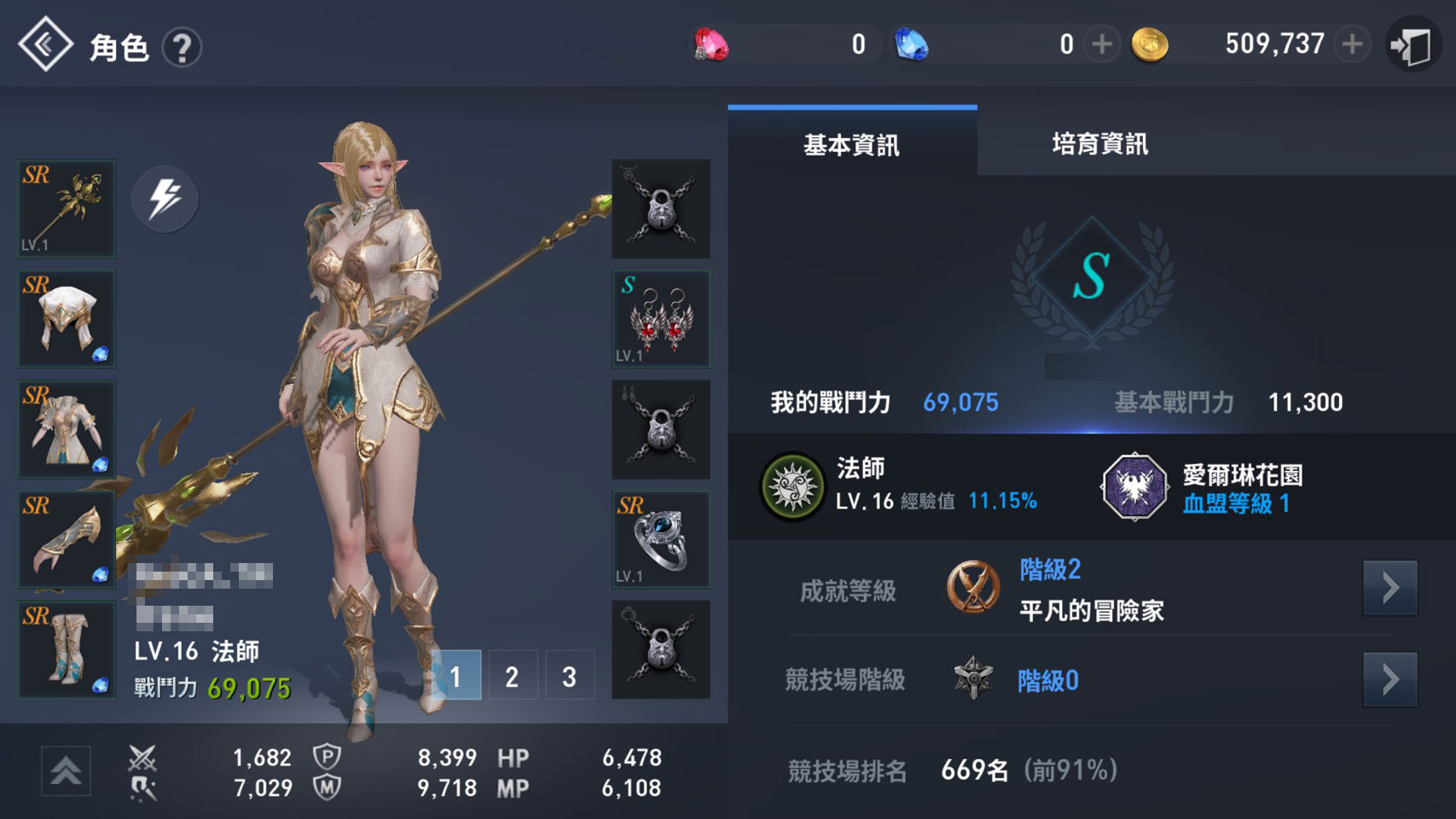Select the SR gauntlet equipment slot

click(67, 539)
